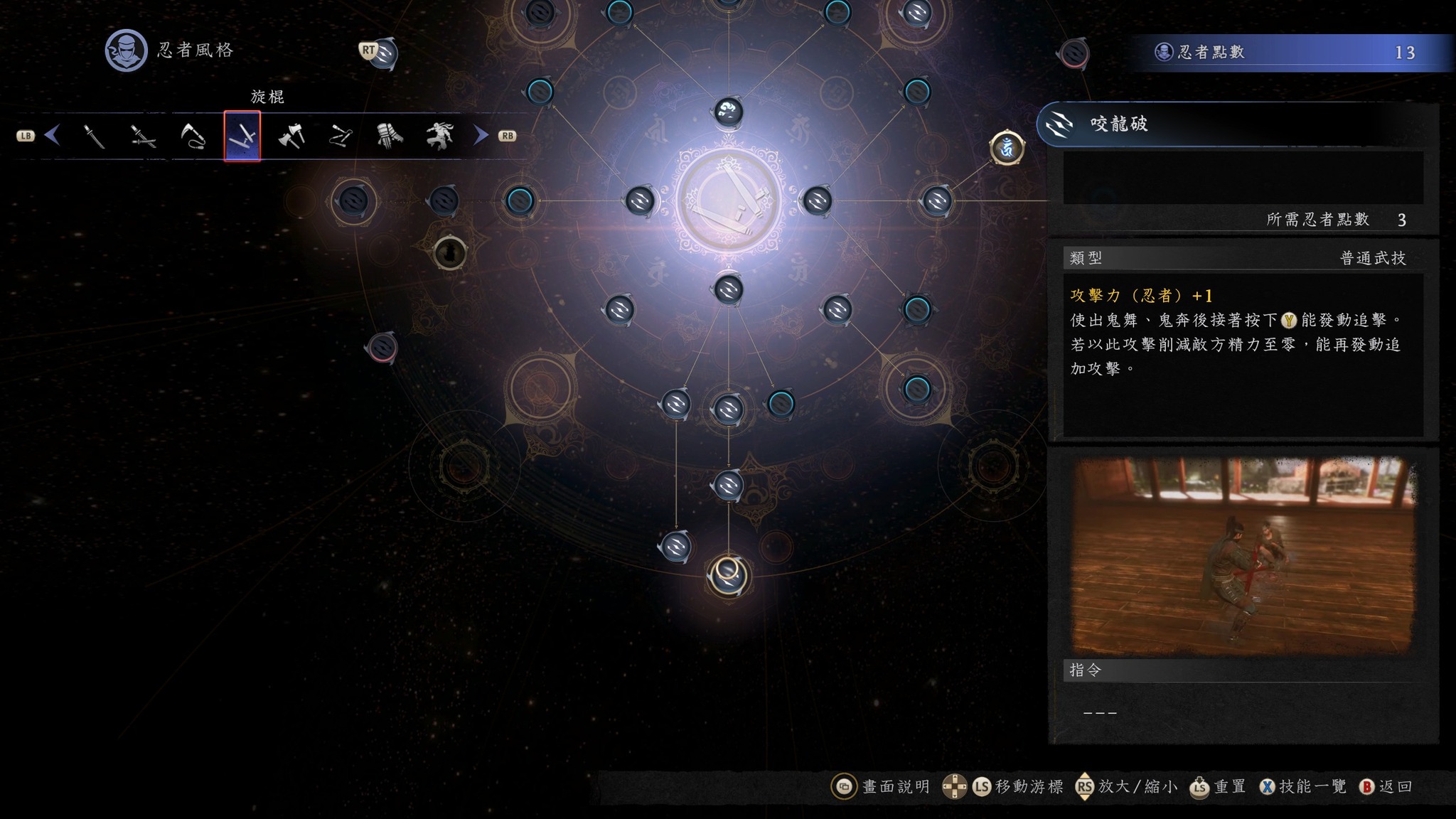Select the highlighted gold-ringed skill node
1456x819 pixels.
pyautogui.click(x=728, y=575)
